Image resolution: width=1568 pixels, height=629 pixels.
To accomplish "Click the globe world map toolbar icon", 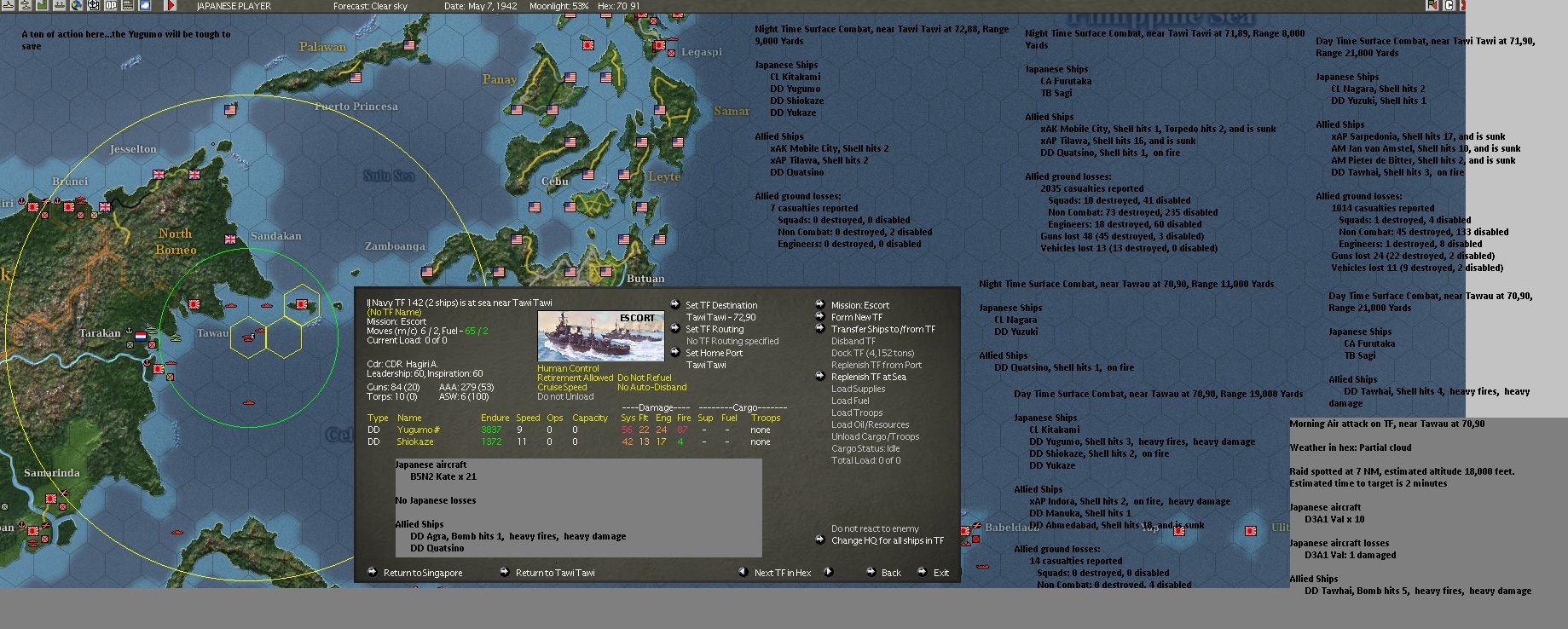I will pyautogui.click(x=75, y=7).
